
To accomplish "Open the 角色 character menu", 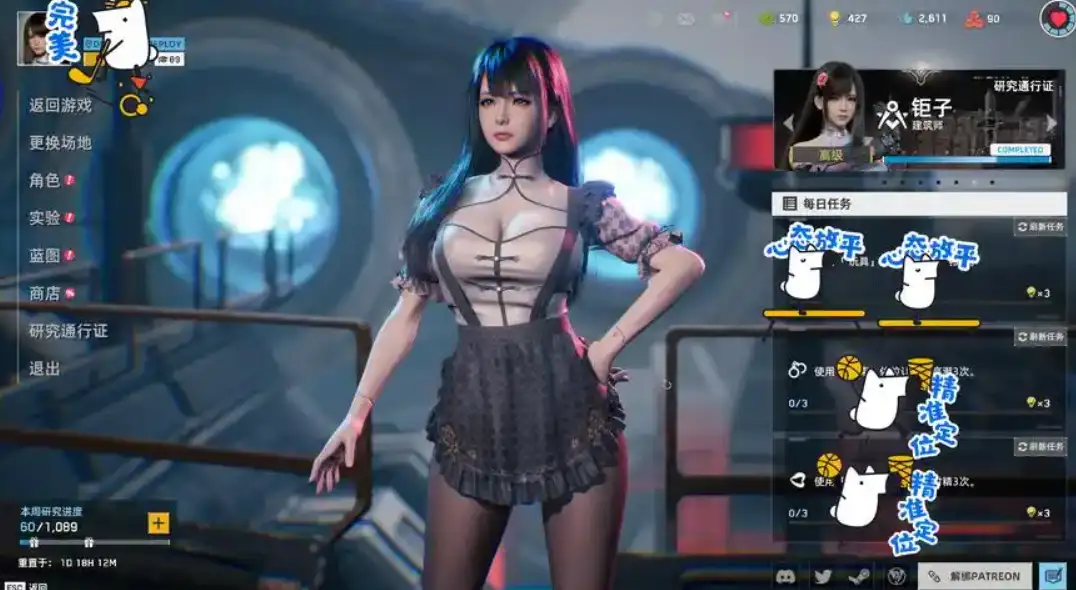I will click(x=45, y=181).
